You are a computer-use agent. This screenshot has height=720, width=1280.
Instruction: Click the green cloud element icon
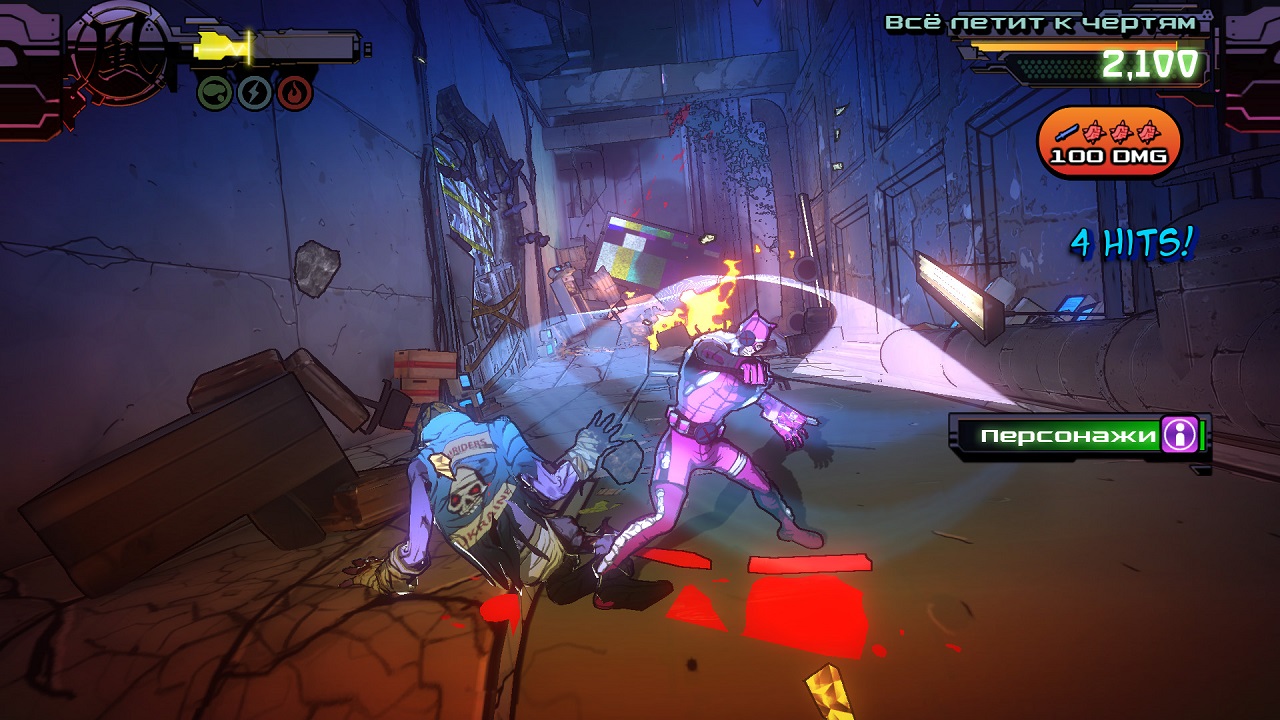(215, 93)
